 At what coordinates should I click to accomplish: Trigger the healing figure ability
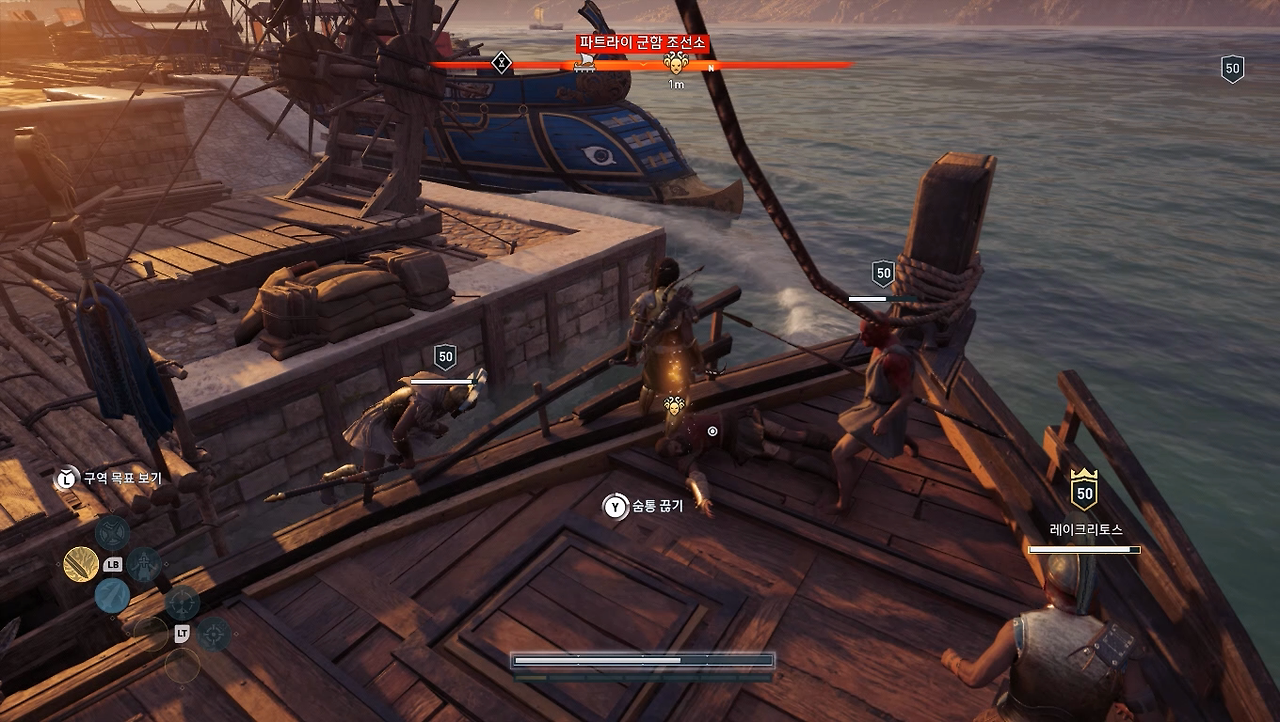(x=144, y=565)
